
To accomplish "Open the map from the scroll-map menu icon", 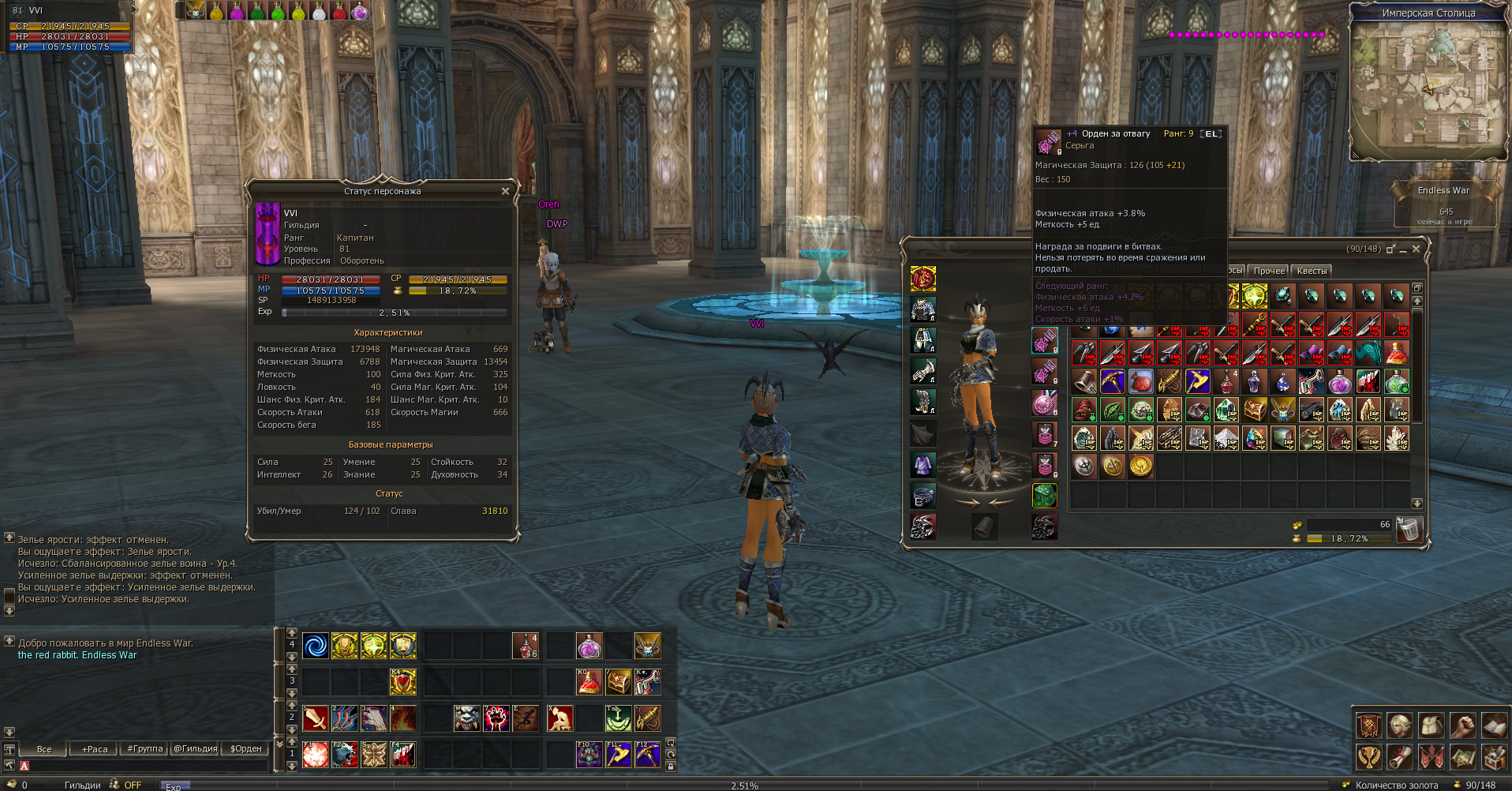I will coord(1462,756).
